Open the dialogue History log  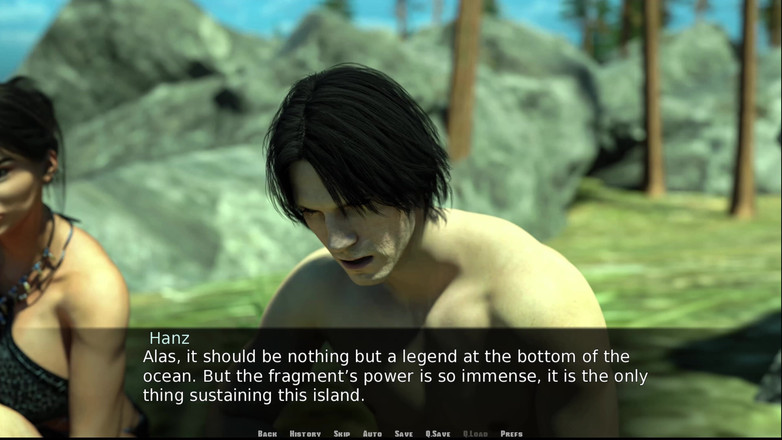point(305,434)
